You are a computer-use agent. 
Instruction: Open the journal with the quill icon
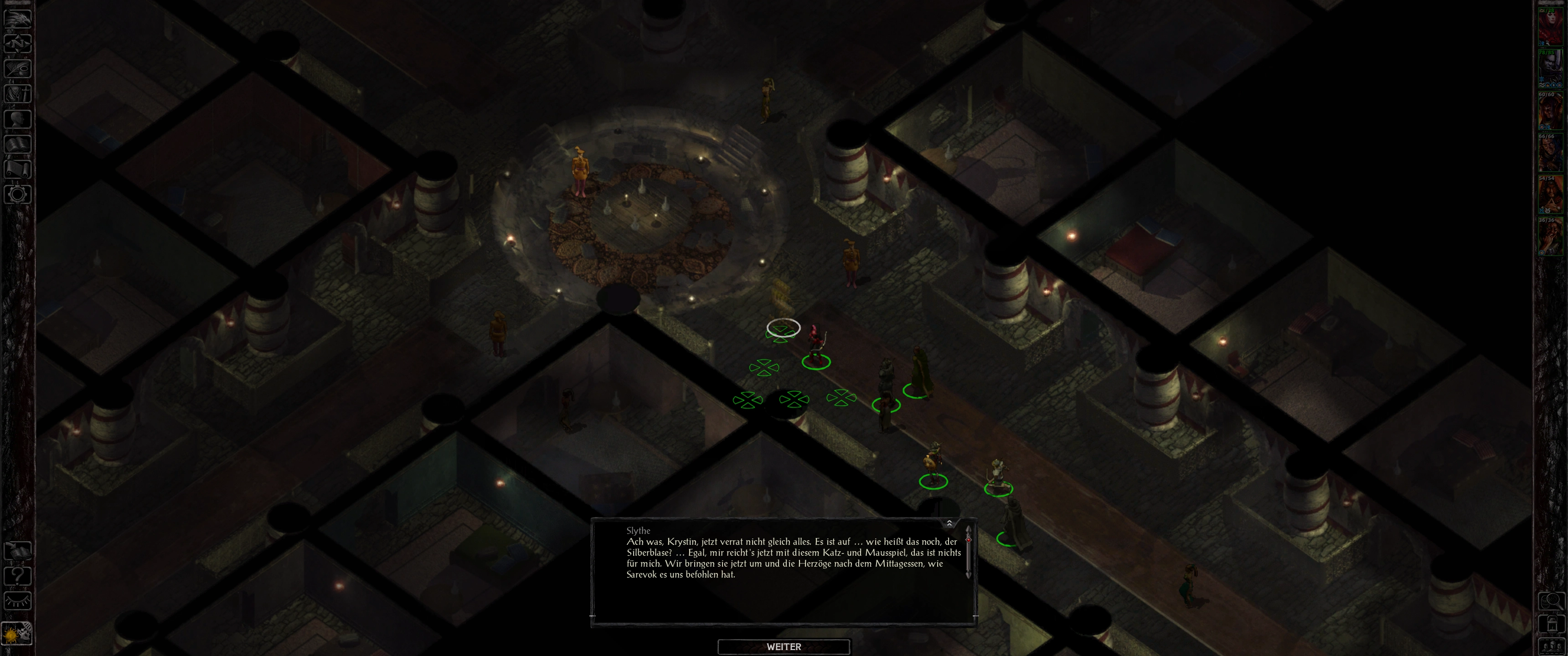point(18,68)
